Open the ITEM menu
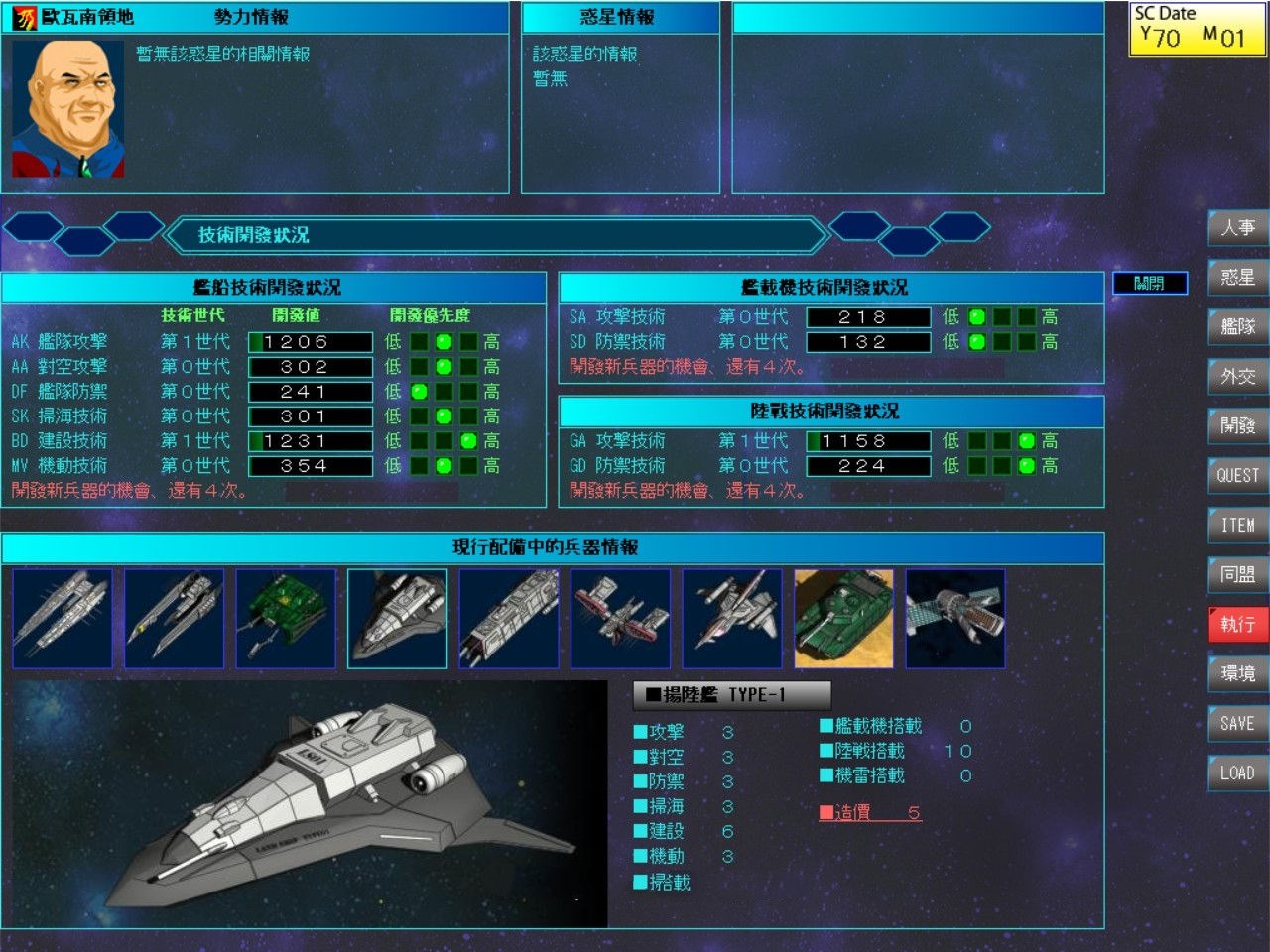The height and width of the screenshot is (952, 1270). [x=1237, y=526]
